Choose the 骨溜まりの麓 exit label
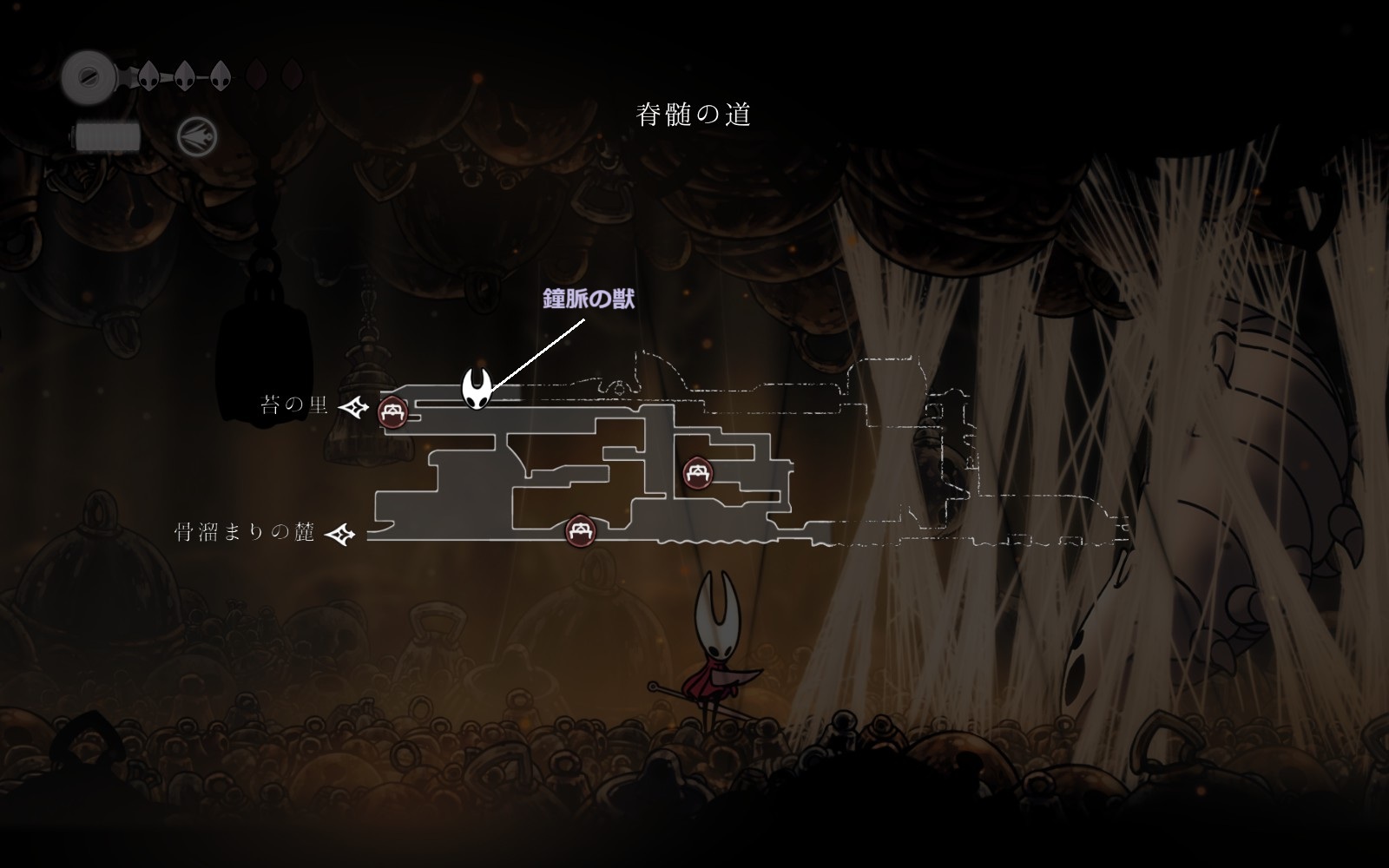This screenshot has height=868, width=1389. click(x=245, y=532)
